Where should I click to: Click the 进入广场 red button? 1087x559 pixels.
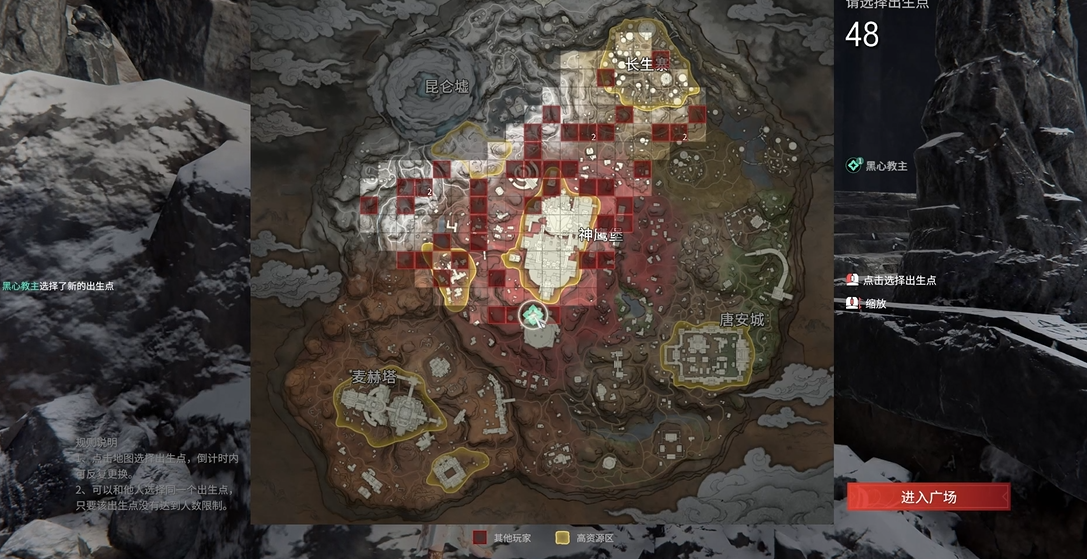point(928,497)
